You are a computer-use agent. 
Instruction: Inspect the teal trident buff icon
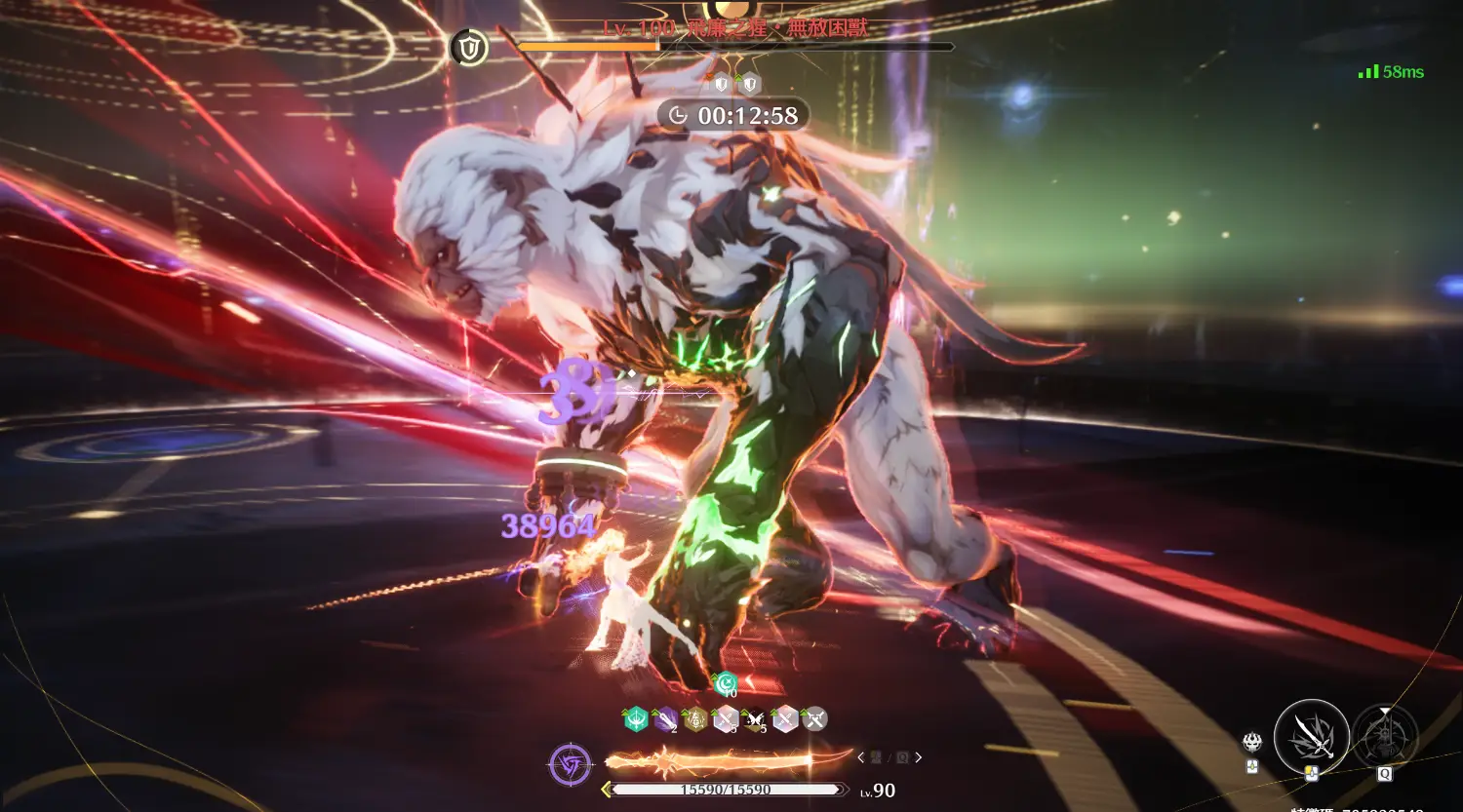pyautogui.click(x=636, y=719)
